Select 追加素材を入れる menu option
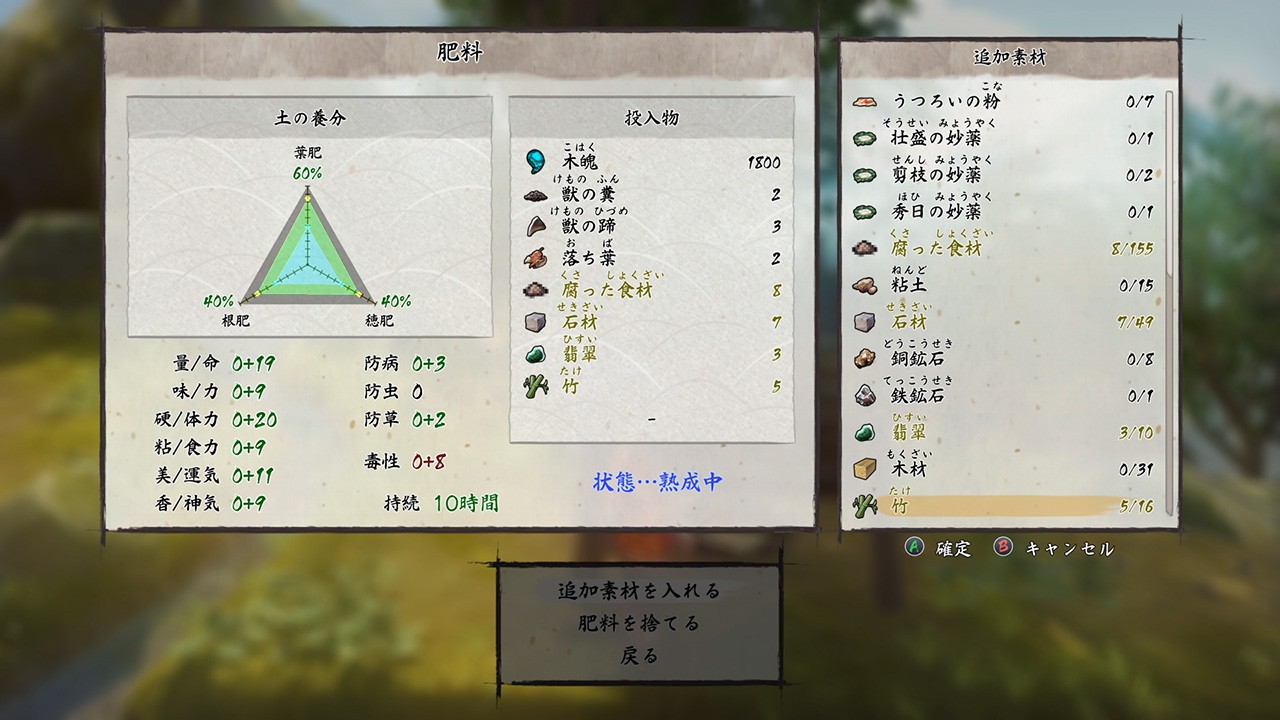This screenshot has height=720, width=1280. pyautogui.click(x=639, y=590)
